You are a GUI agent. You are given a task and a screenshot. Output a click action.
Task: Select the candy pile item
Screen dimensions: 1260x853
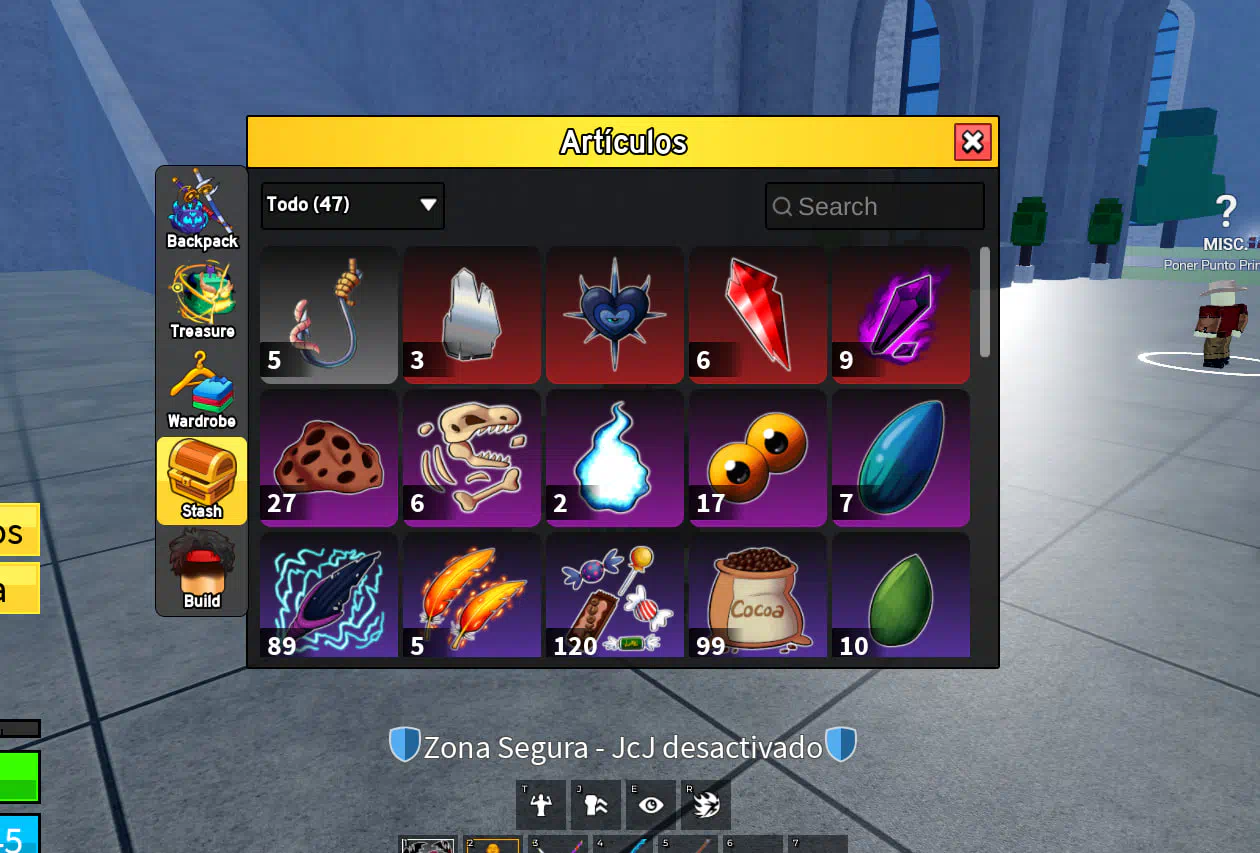[x=615, y=597]
